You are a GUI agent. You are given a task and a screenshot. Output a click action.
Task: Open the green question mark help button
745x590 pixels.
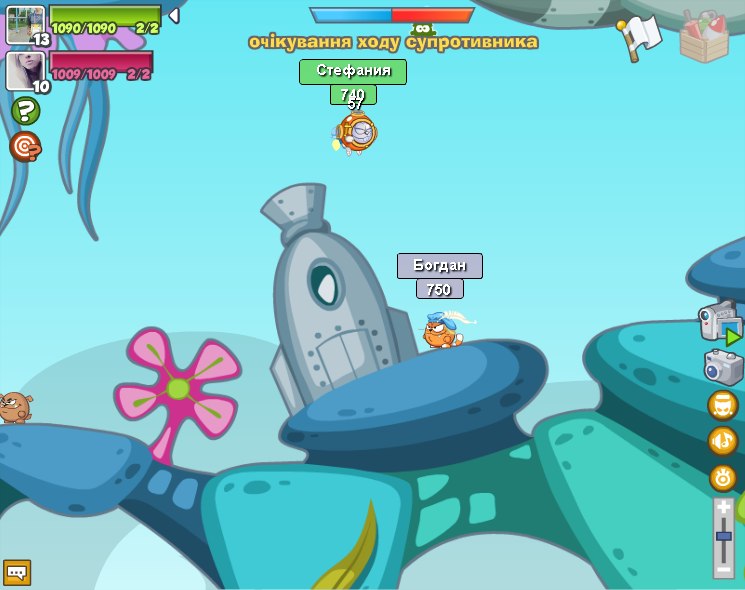pyautogui.click(x=25, y=110)
